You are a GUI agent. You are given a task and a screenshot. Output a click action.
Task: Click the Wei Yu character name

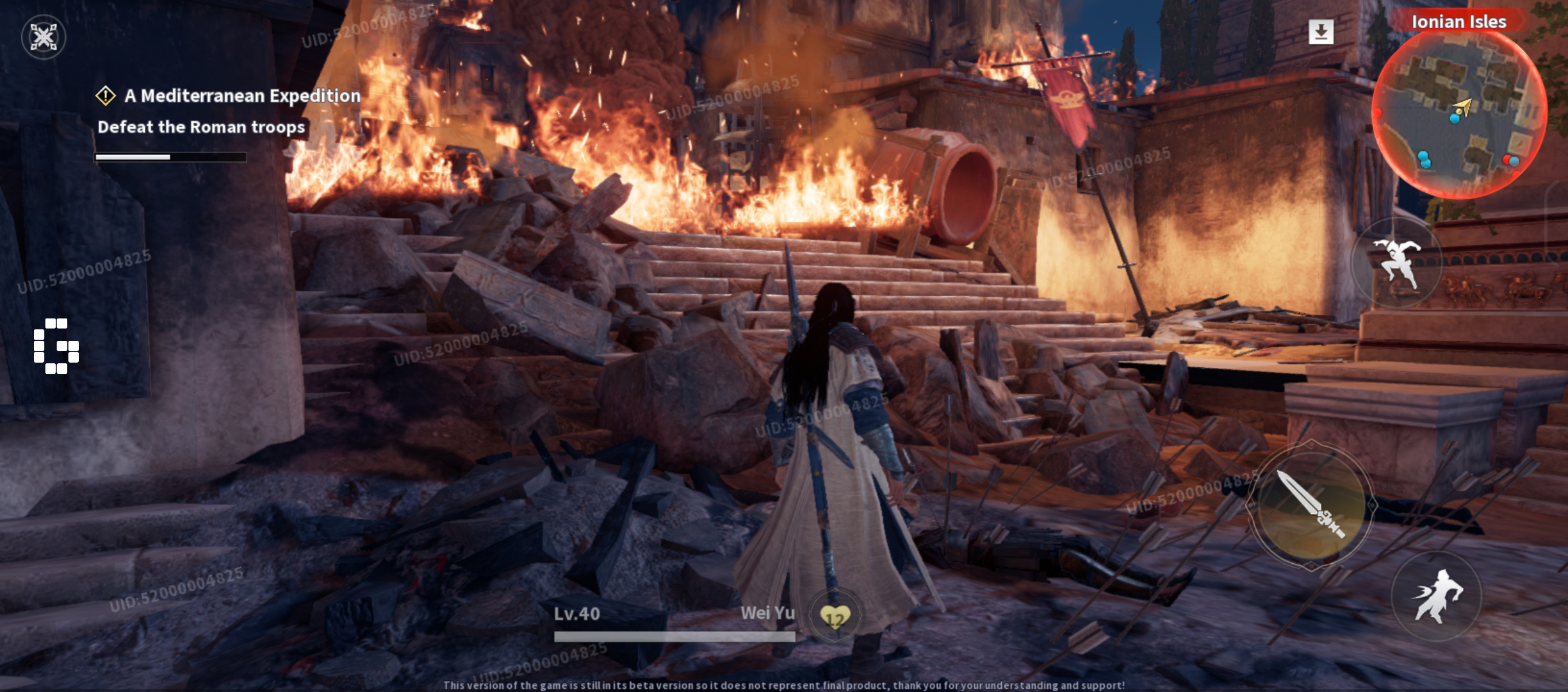pos(768,612)
